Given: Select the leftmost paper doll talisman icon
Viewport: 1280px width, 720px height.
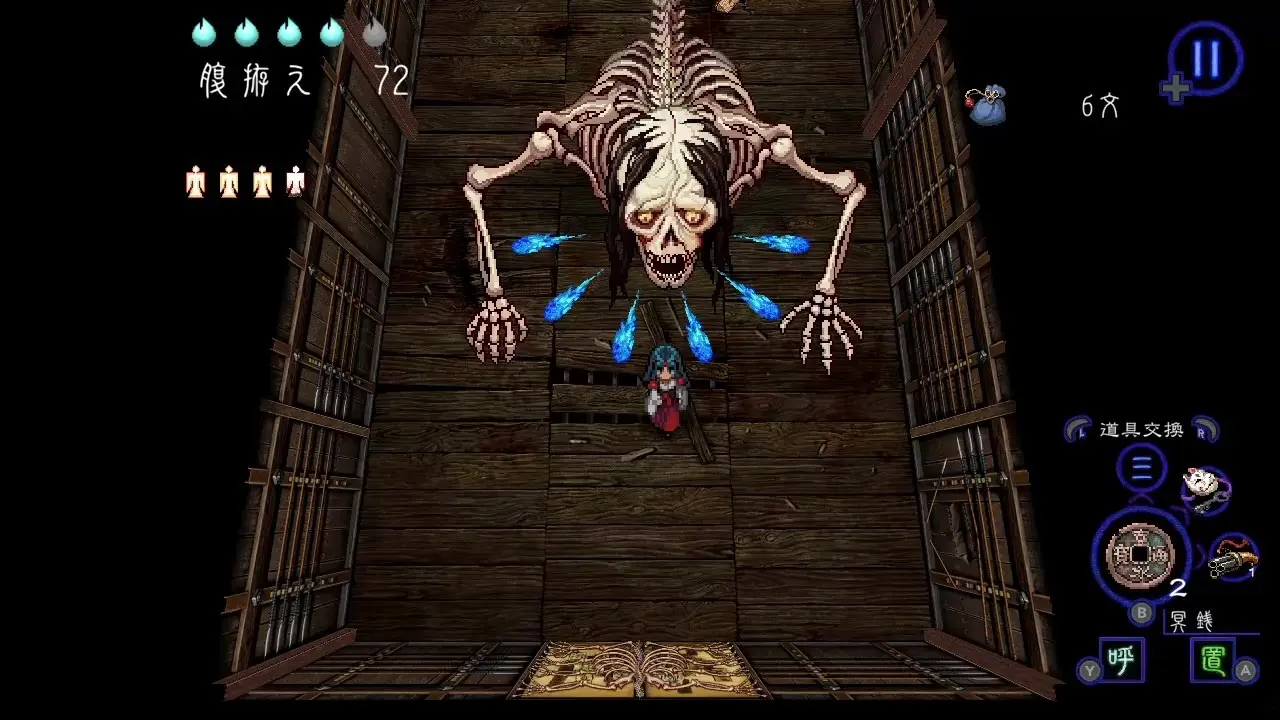Looking at the screenshot, I should (x=198, y=180).
